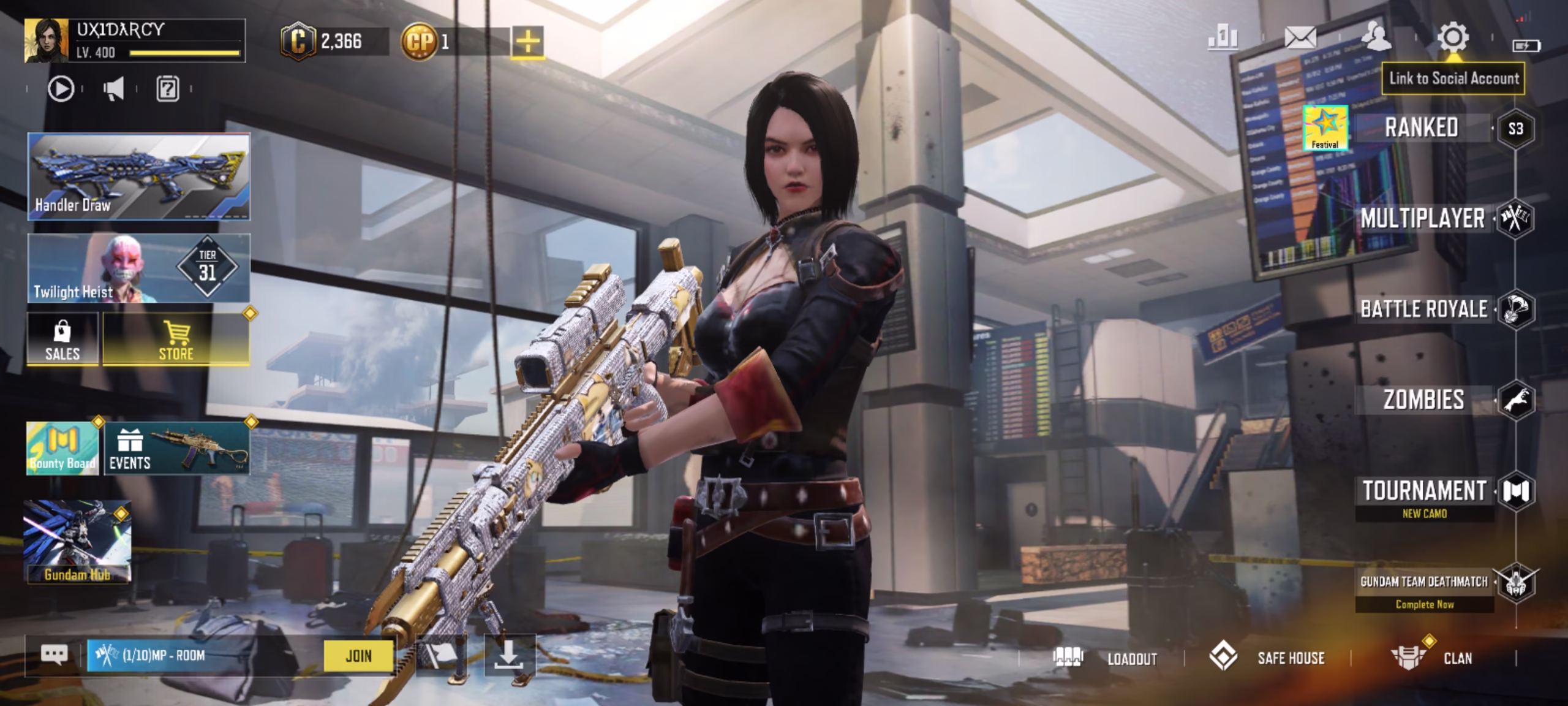Open the Loadout screen
This screenshot has height=706, width=1568.
pos(1105,658)
